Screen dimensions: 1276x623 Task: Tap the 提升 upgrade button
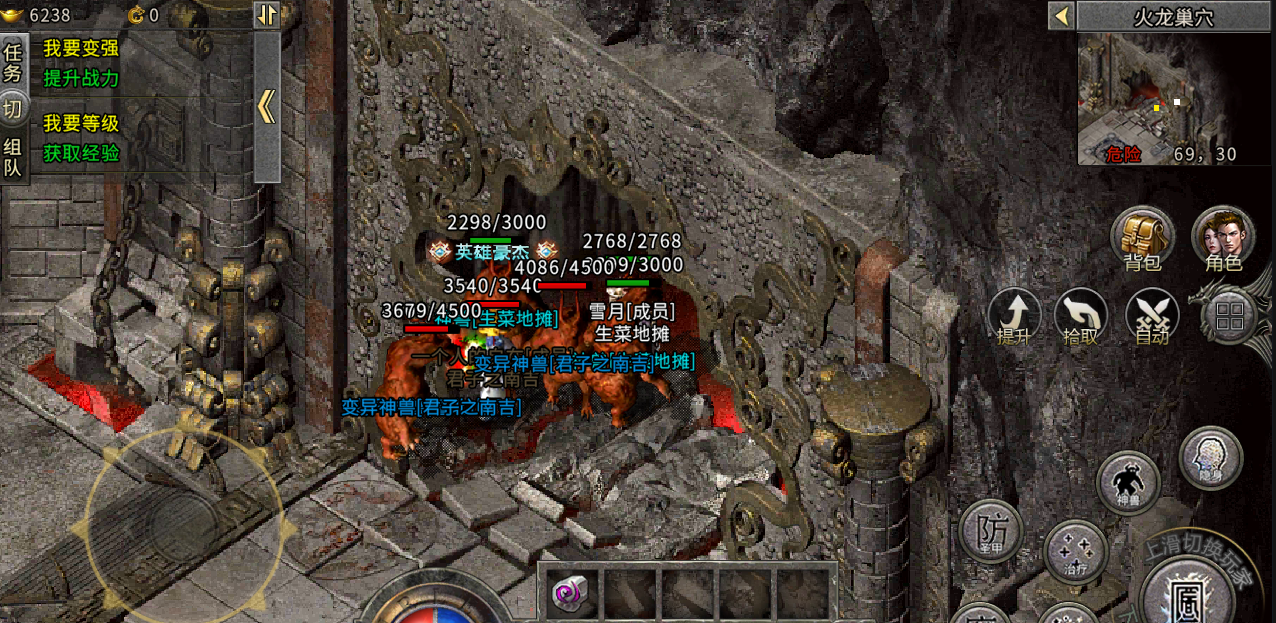(x=1014, y=316)
